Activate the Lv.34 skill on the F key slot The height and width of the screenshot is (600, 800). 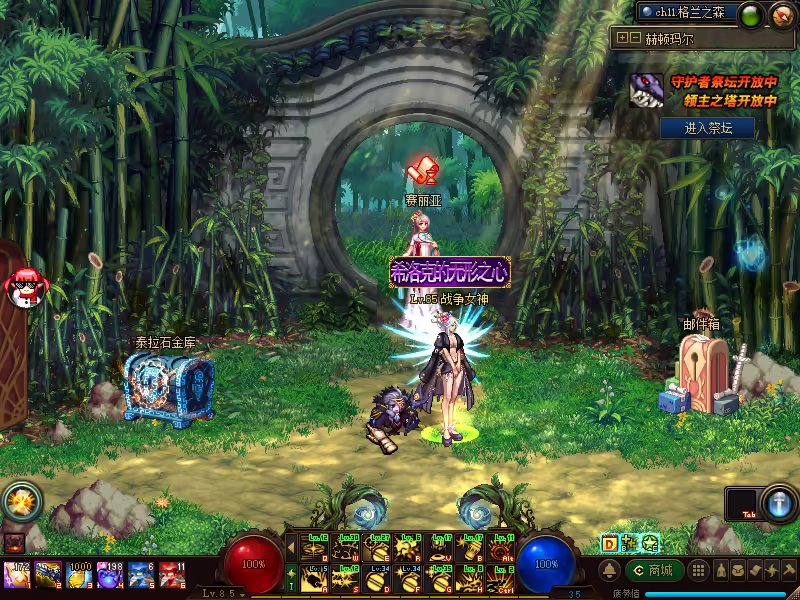409,578
